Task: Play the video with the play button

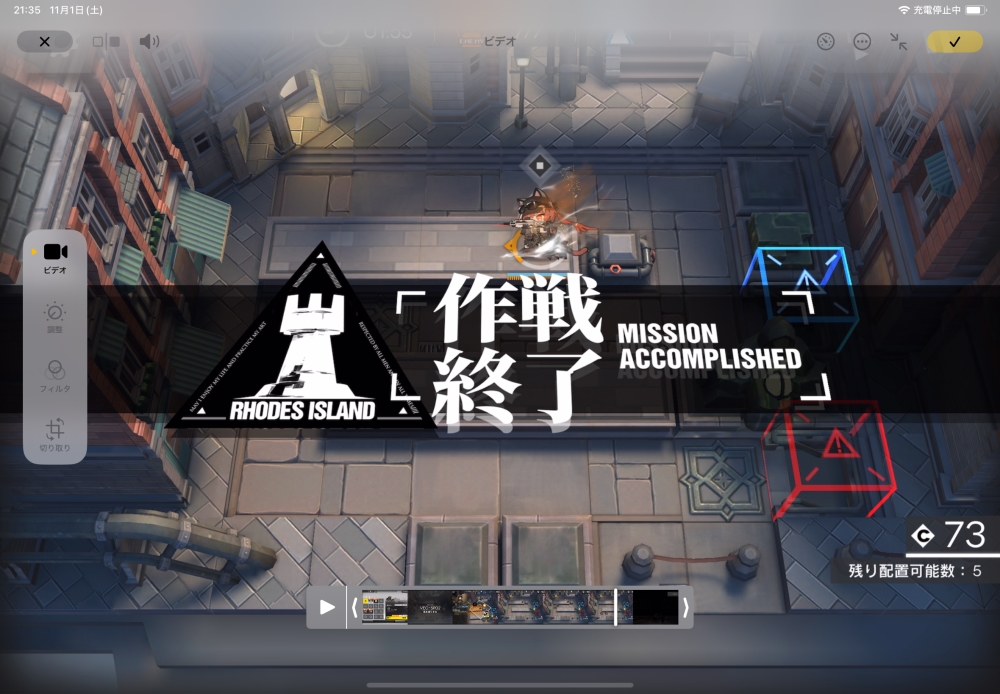Action: point(327,607)
